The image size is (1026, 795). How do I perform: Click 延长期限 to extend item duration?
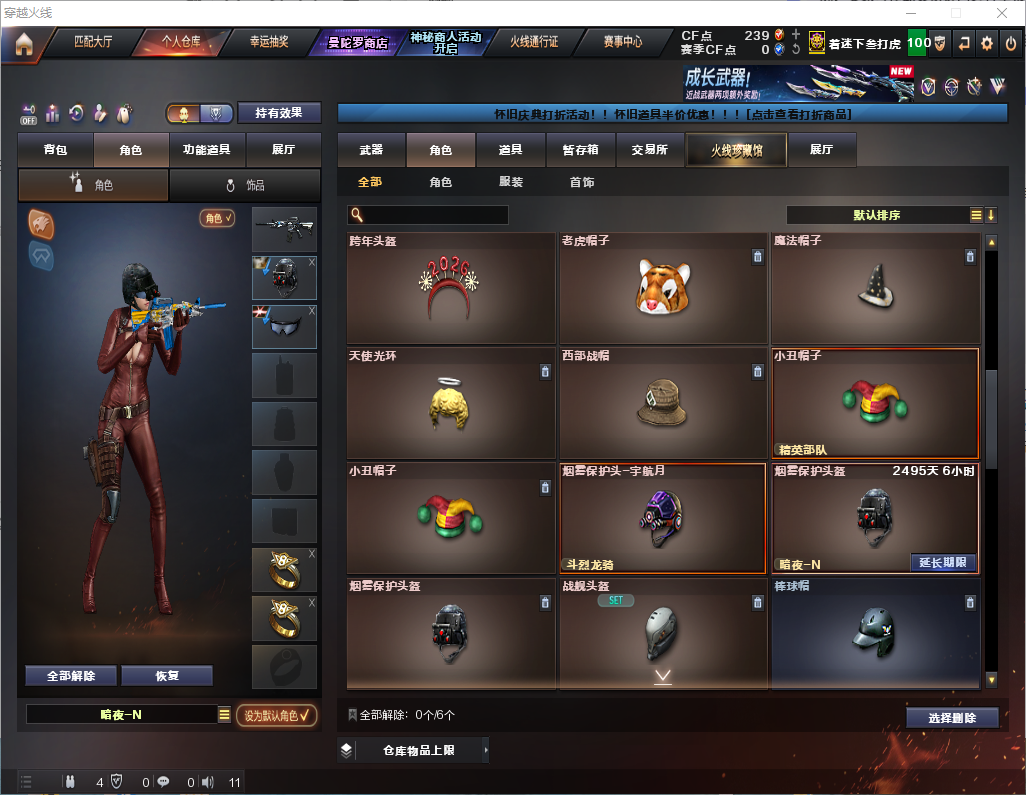[x=943, y=563]
